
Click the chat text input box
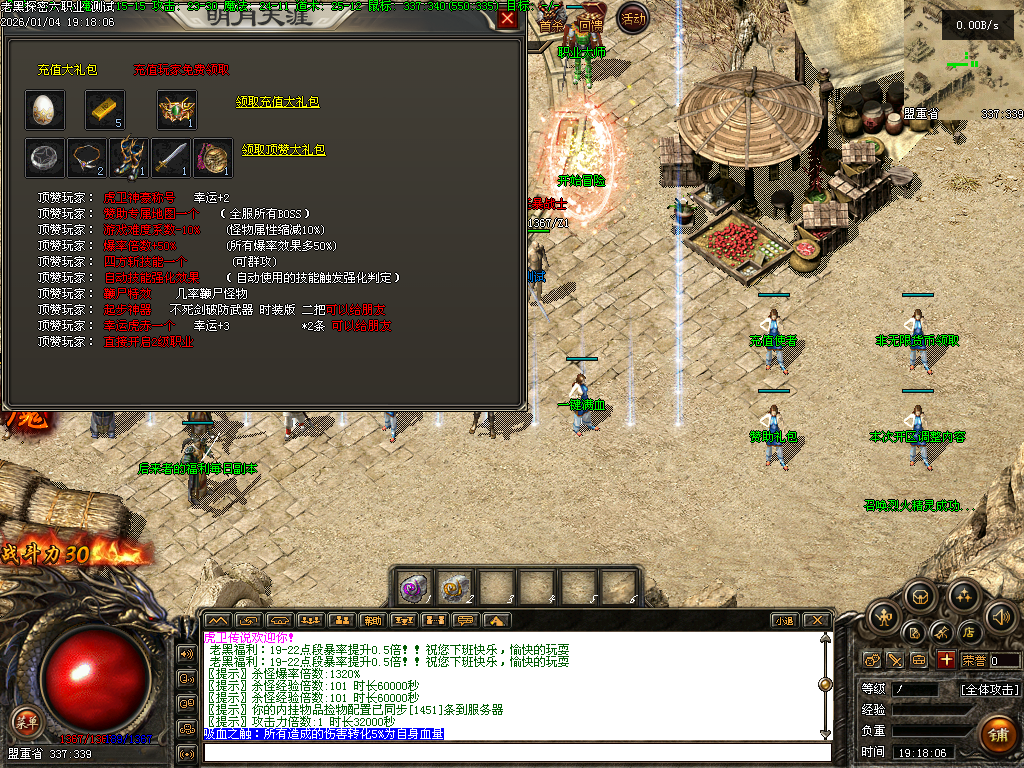[x=515, y=752]
